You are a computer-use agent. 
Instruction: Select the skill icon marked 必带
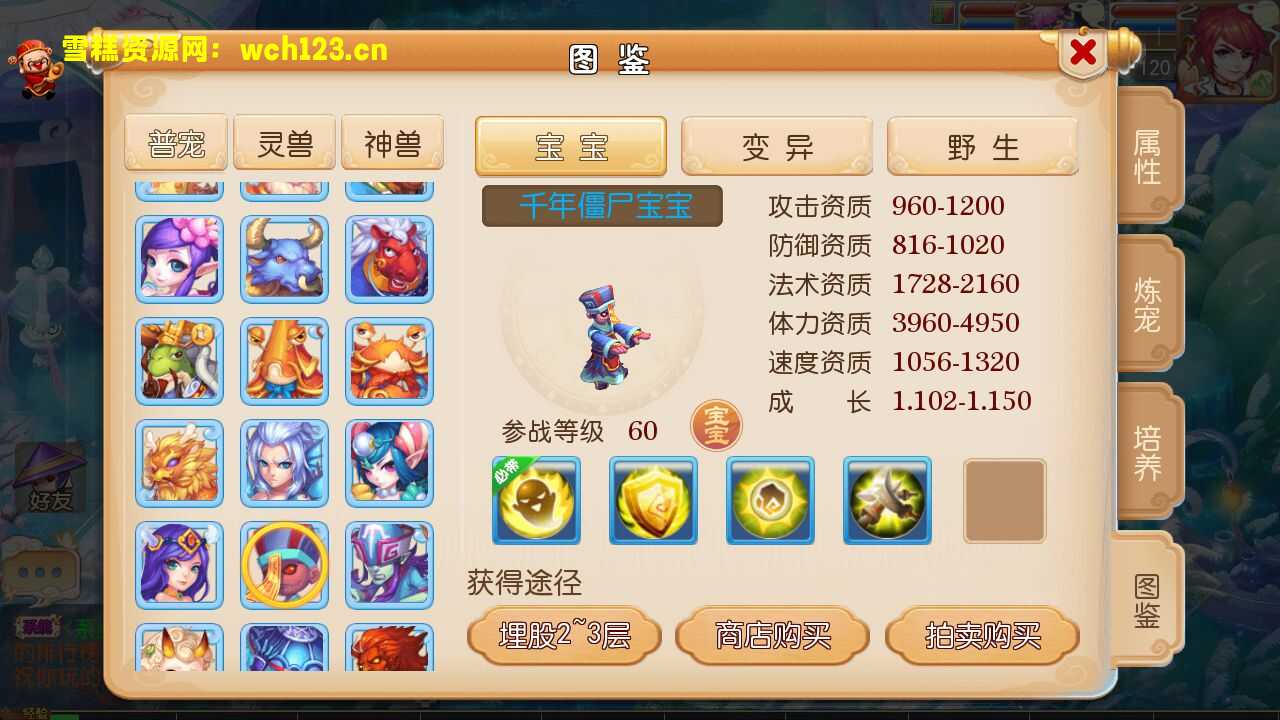[x=536, y=500]
